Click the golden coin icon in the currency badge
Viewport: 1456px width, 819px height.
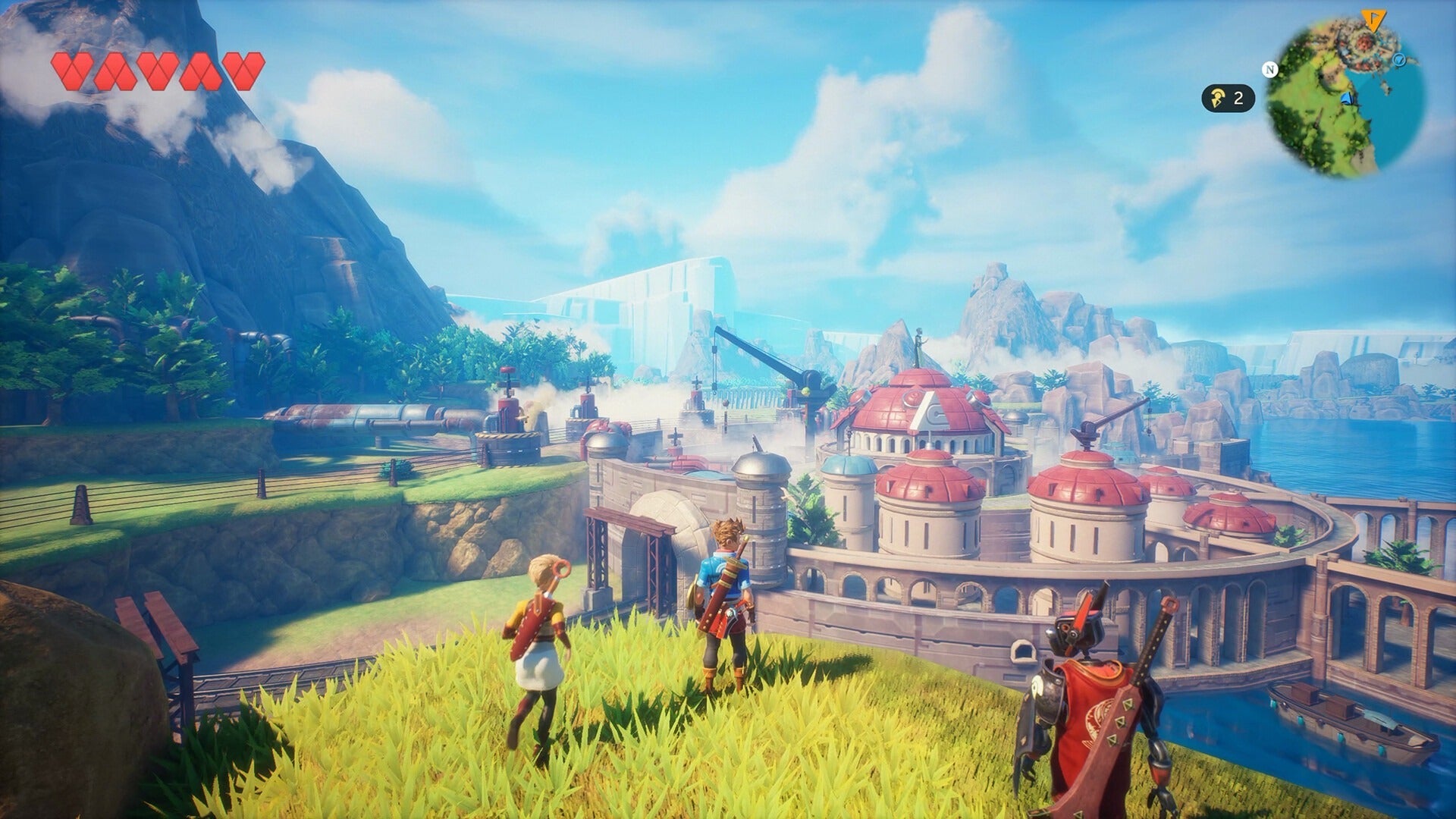(x=1217, y=97)
